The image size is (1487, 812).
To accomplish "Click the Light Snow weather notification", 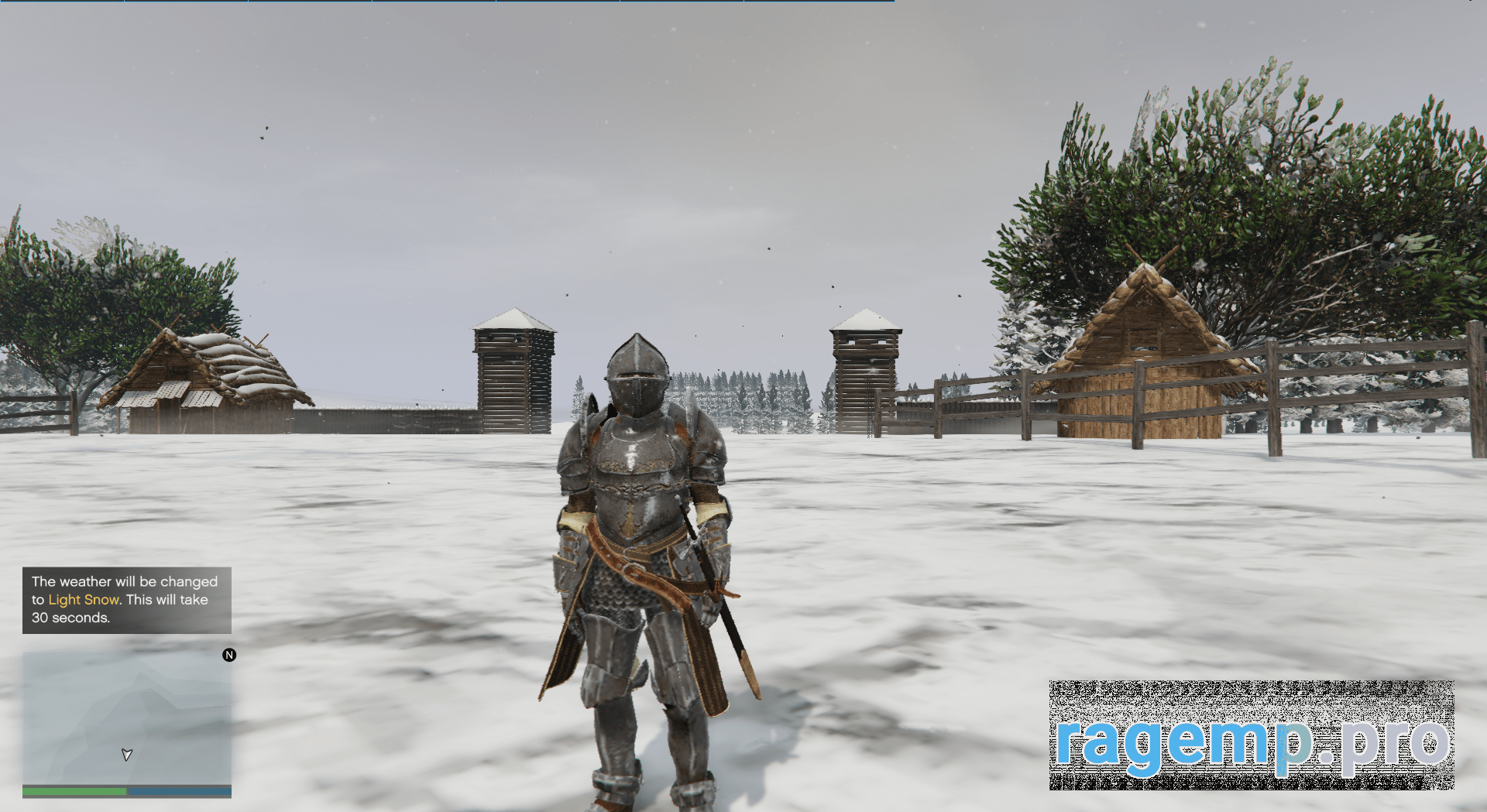I will pyautogui.click(x=126, y=600).
